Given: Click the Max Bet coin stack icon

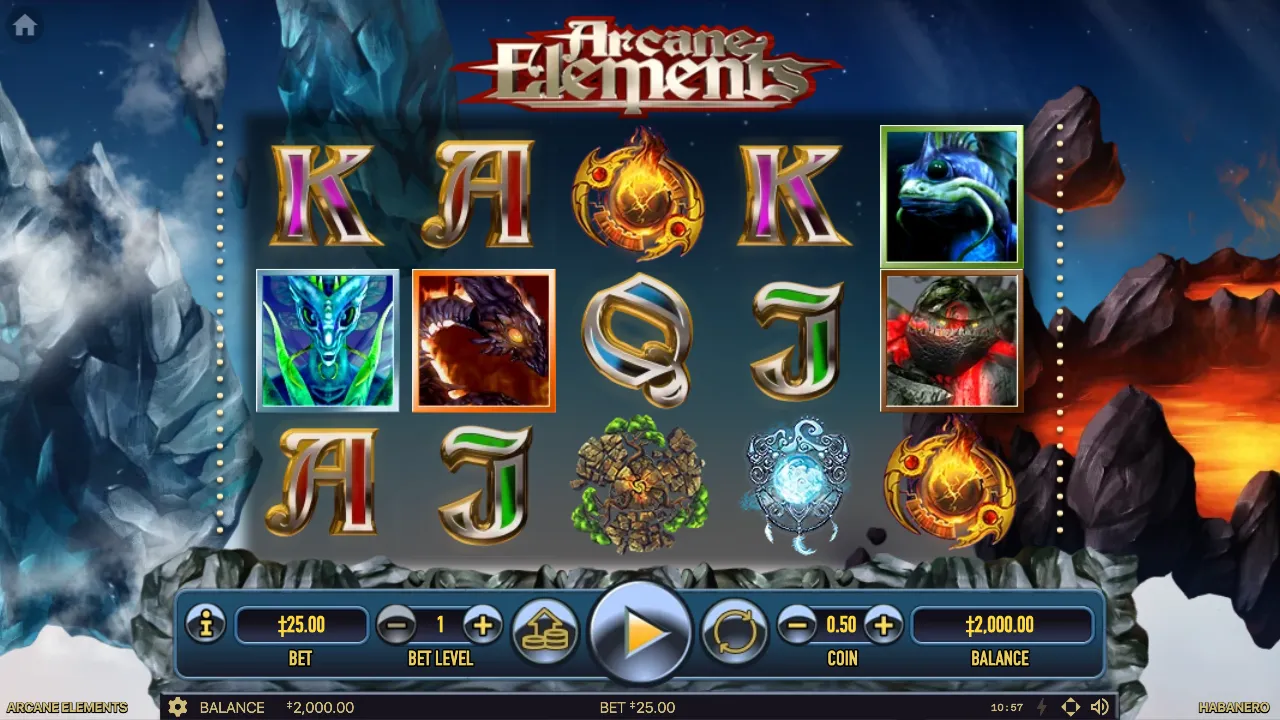Looking at the screenshot, I should tap(546, 631).
